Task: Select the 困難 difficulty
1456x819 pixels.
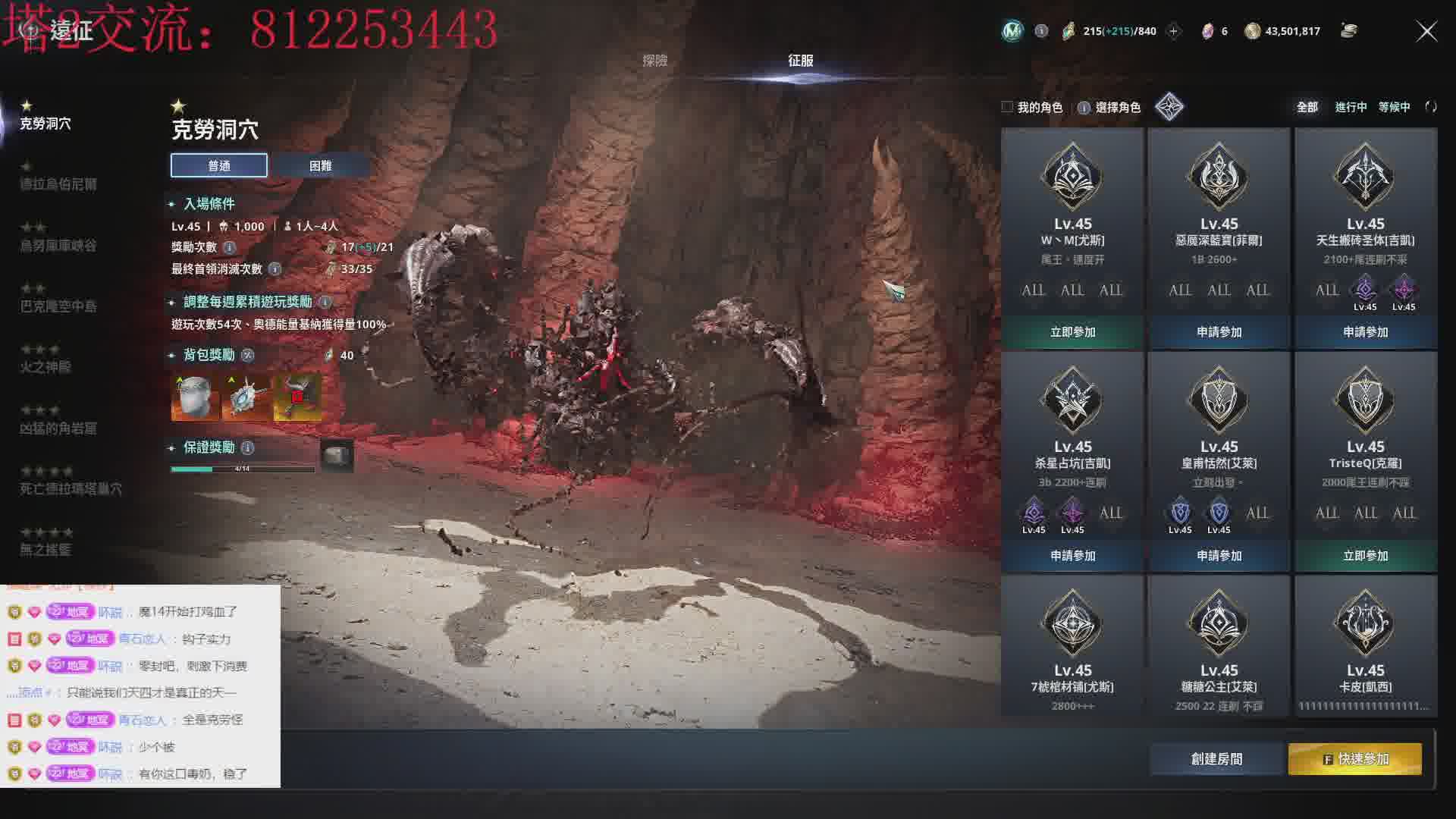Action: [320, 165]
